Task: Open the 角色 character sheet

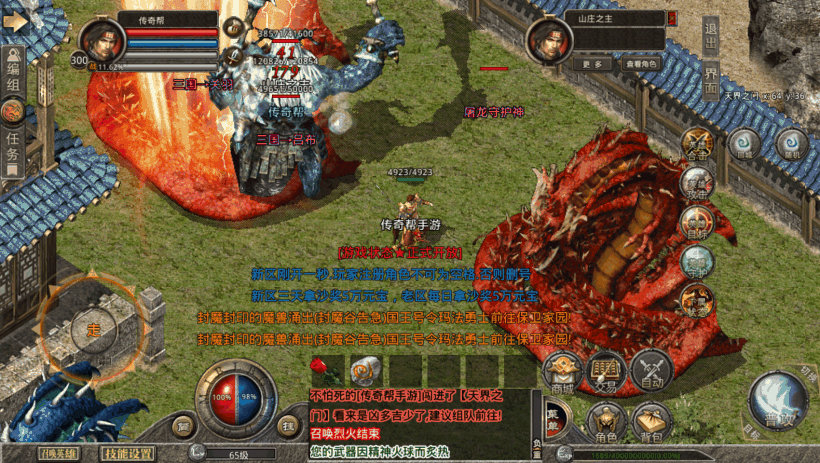Action: pyautogui.click(x=607, y=421)
